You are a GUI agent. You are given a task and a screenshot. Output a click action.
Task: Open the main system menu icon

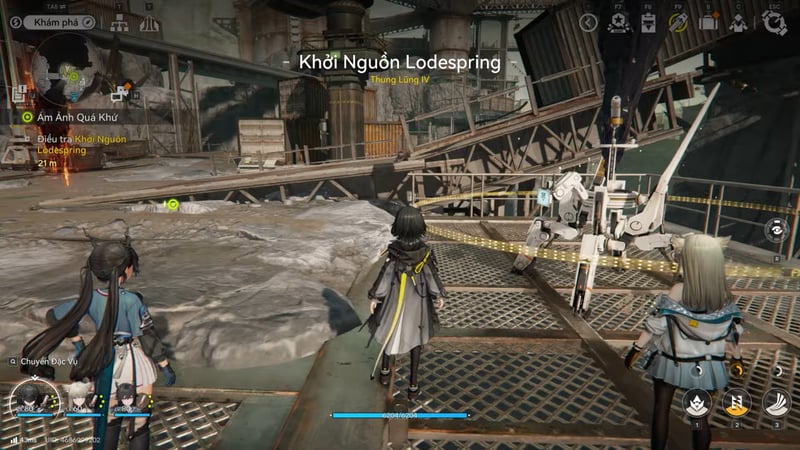click(774, 22)
